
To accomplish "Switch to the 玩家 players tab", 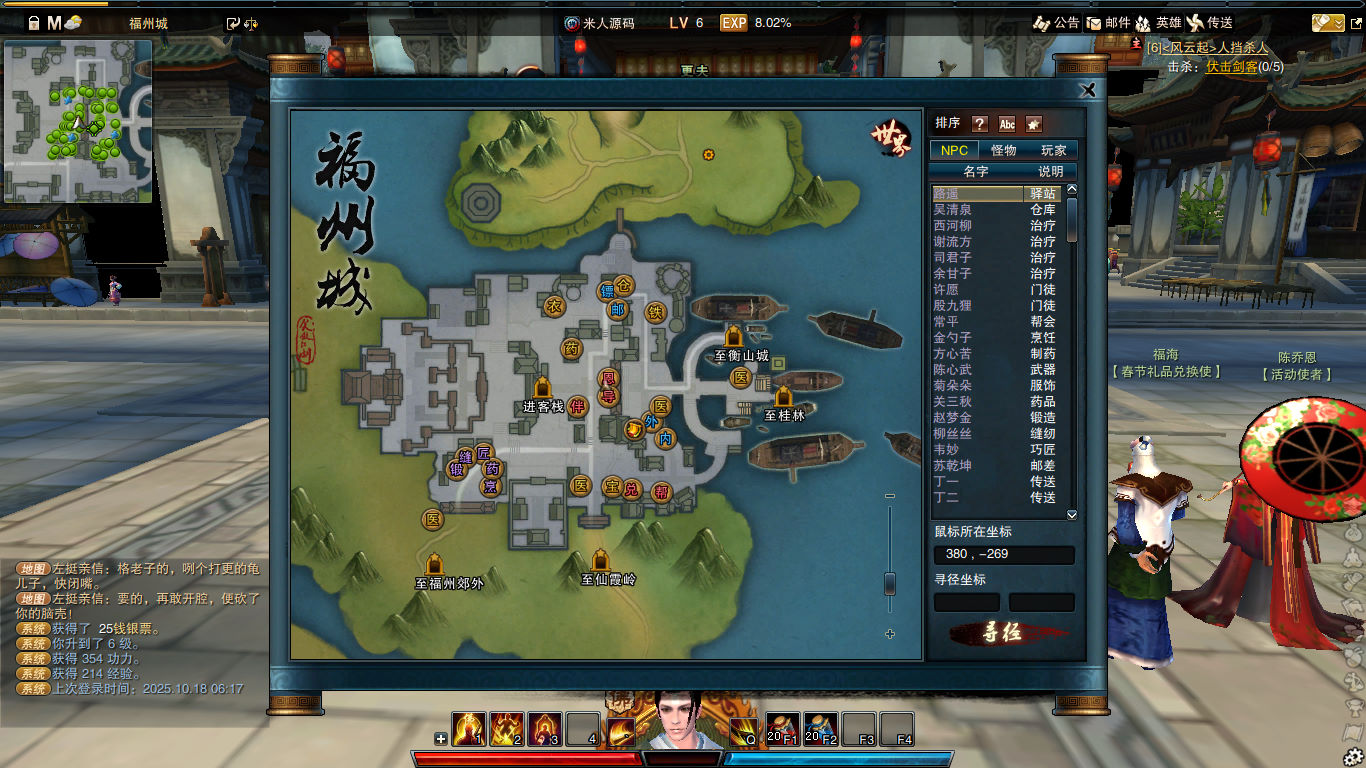I will [x=1054, y=150].
